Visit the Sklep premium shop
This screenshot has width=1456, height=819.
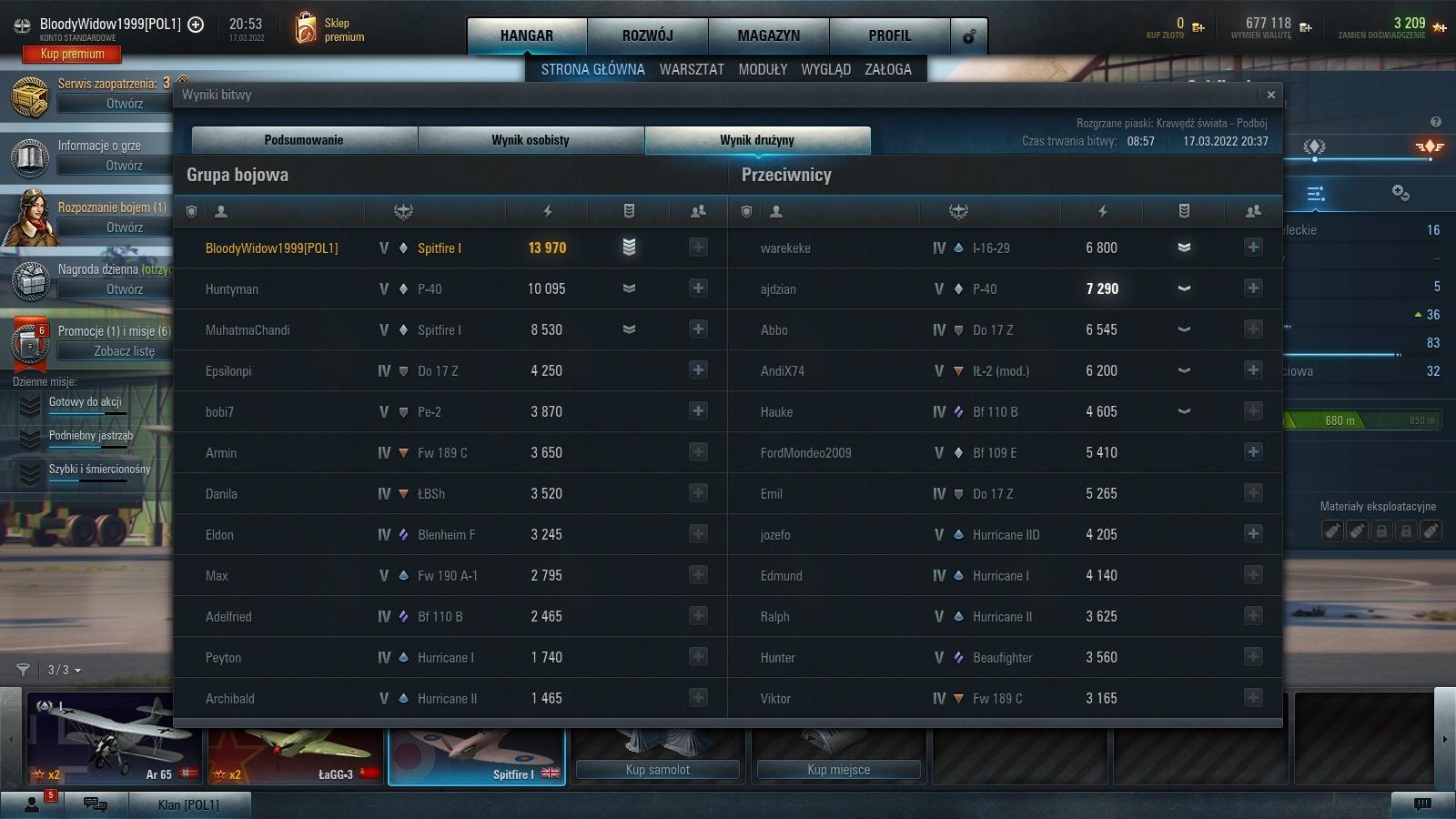point(329,30)
